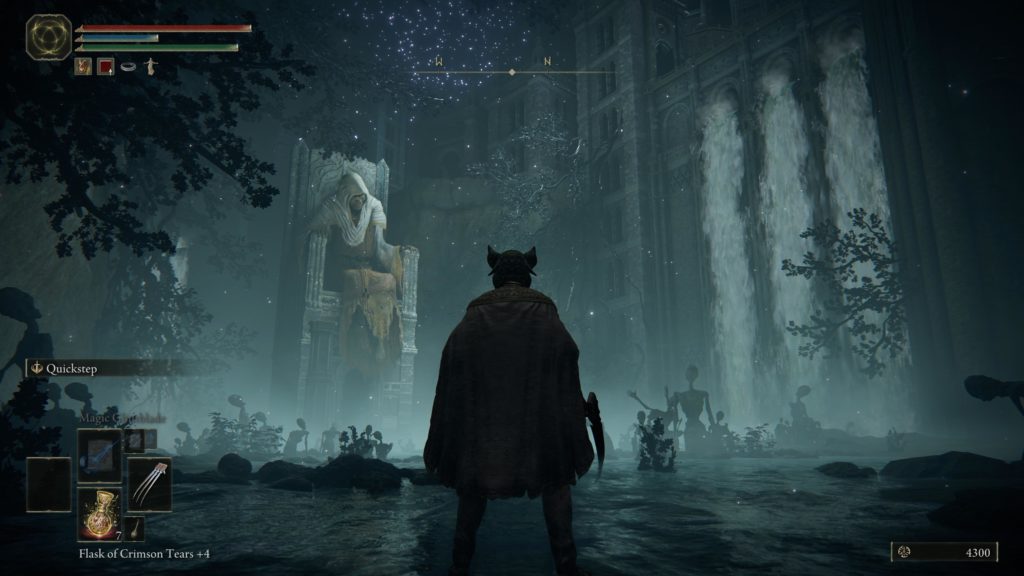Select the silver ring status icon

pyautogui.click(x=128, y=67)
